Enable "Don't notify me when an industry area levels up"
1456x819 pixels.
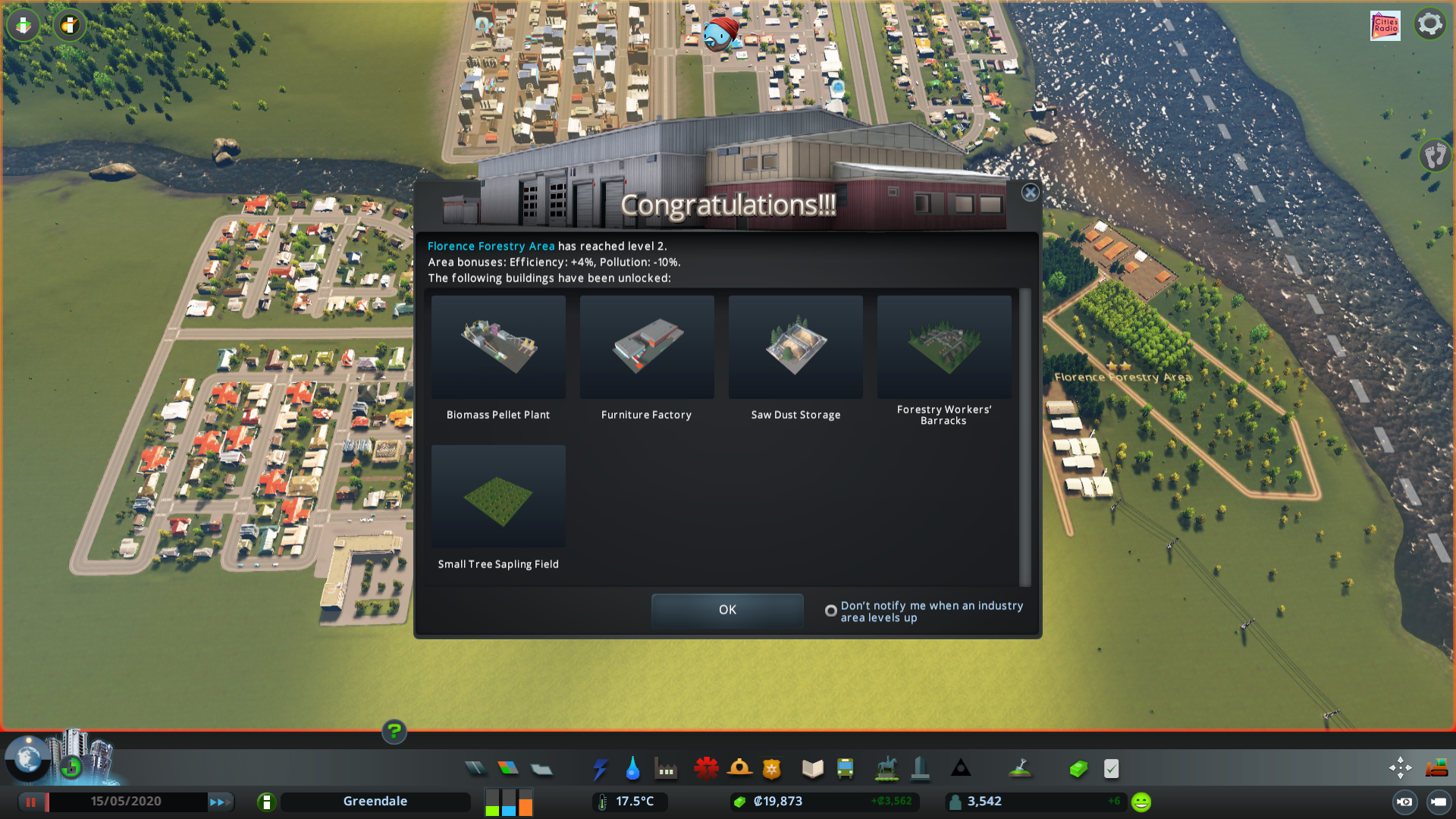(830, 611)
